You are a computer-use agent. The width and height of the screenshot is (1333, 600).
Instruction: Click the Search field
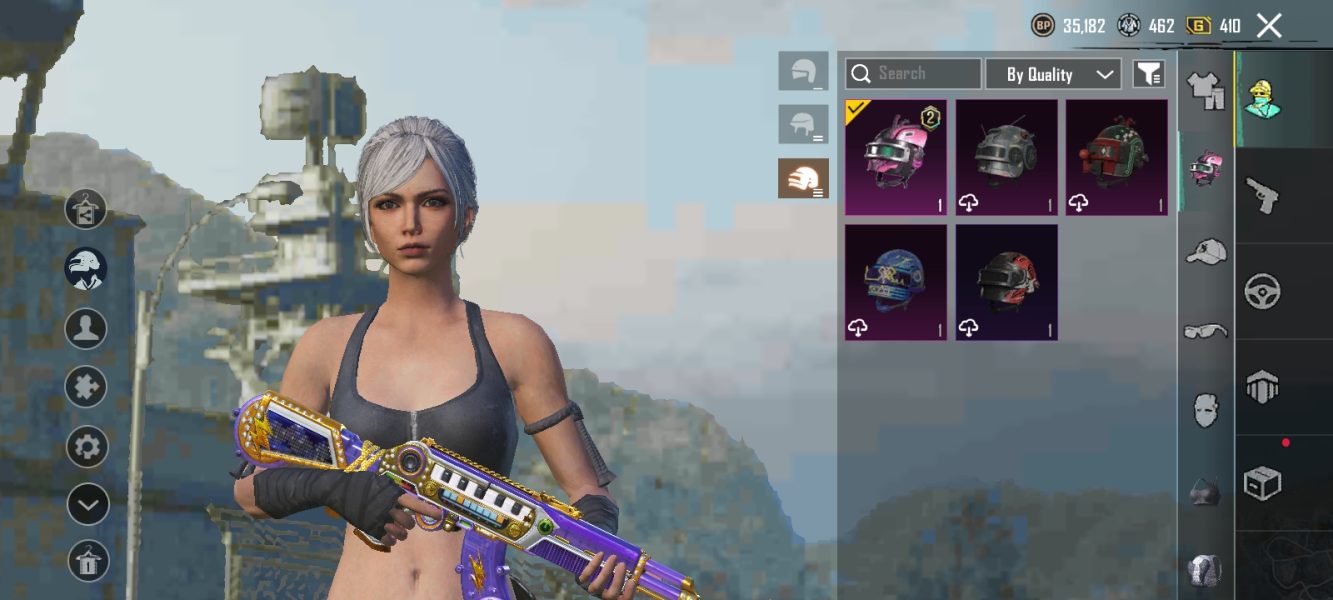coord(913,74)
